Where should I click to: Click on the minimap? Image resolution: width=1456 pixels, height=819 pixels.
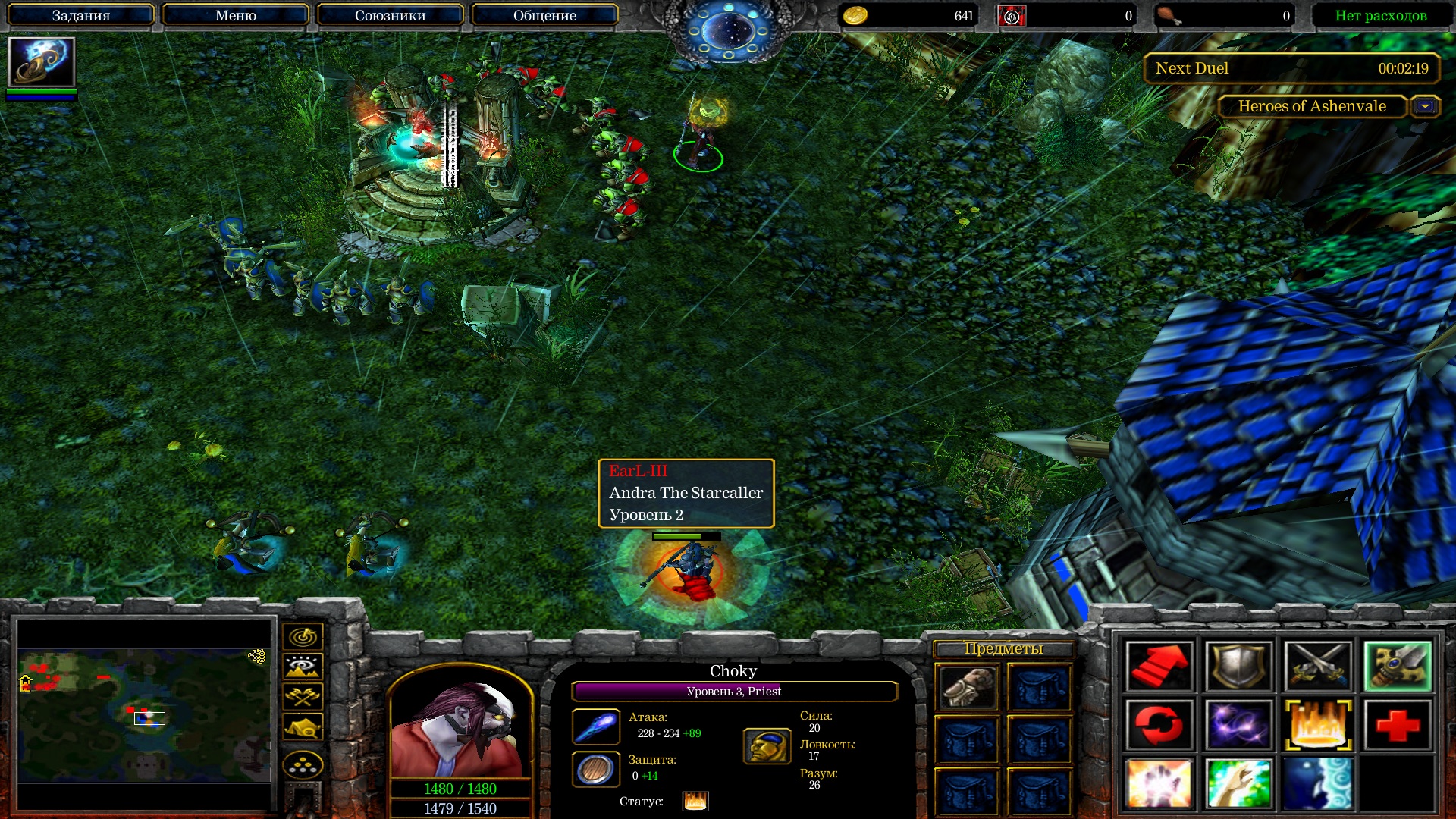click(144, 714)
